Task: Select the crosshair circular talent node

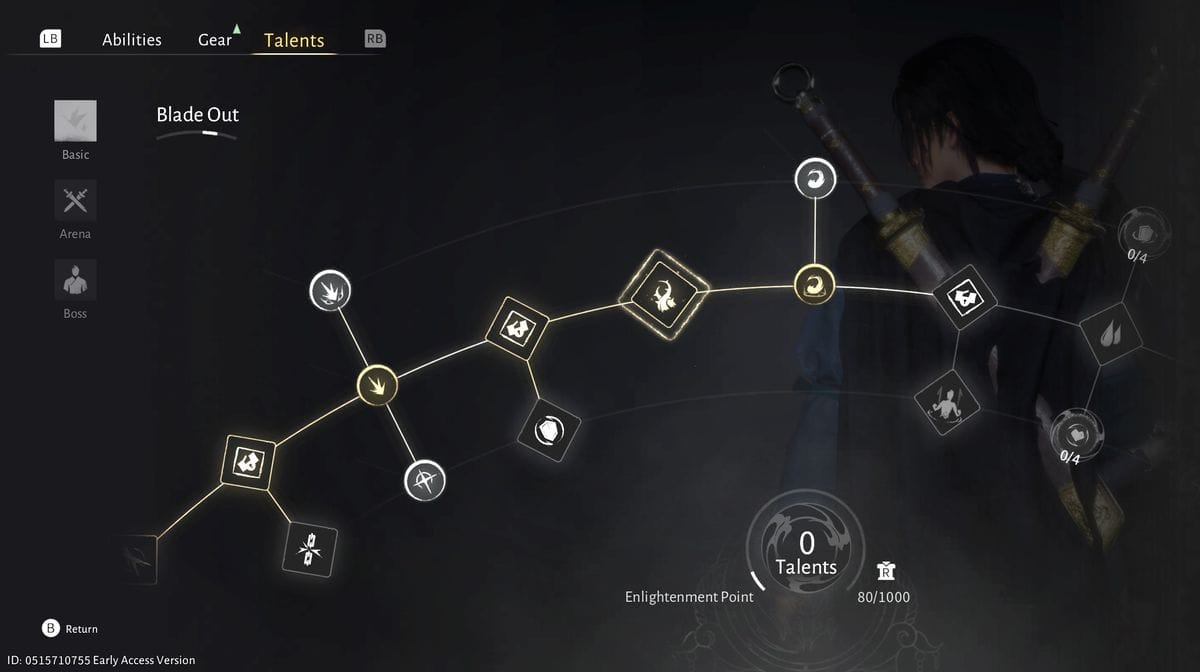Action: tap(424, 481)
